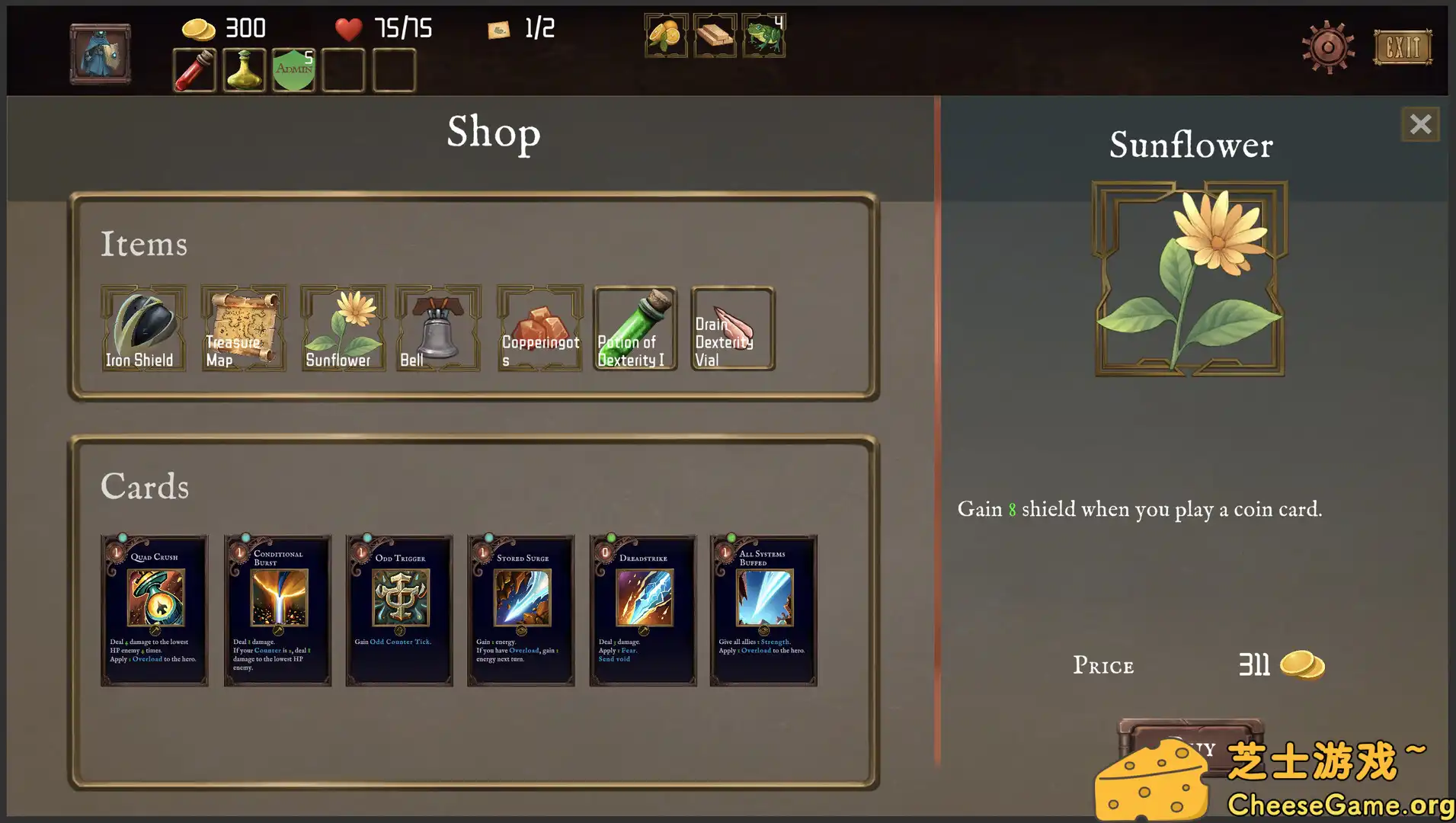Click the EXIT button top right
The image size is (1456, 823).
(x=1403, y=47)
